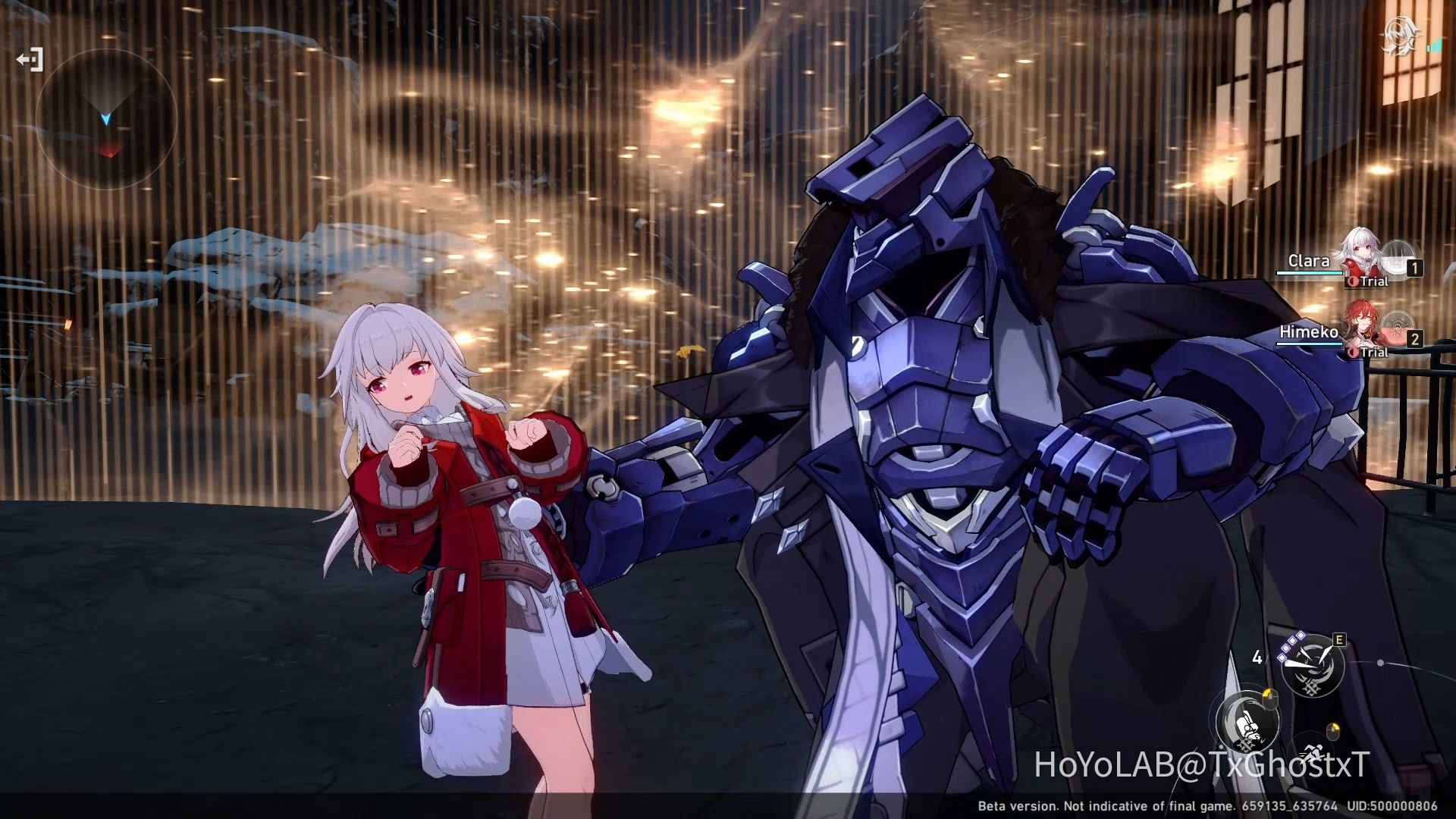Click Himeko's Trial badge
Viewport: 1456px width, 819px height.
pyautogui.click(x=1368, y=351)
